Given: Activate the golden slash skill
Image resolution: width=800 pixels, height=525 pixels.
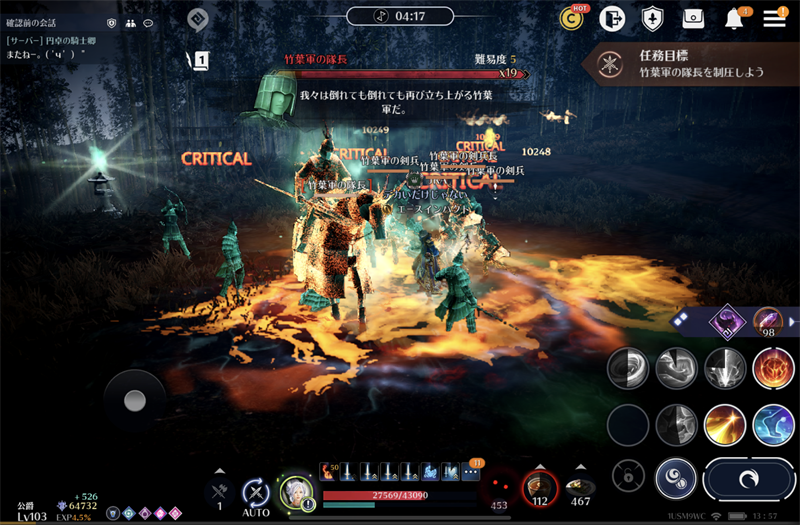Looking at the screenshot, I should (x=725, y=425).
